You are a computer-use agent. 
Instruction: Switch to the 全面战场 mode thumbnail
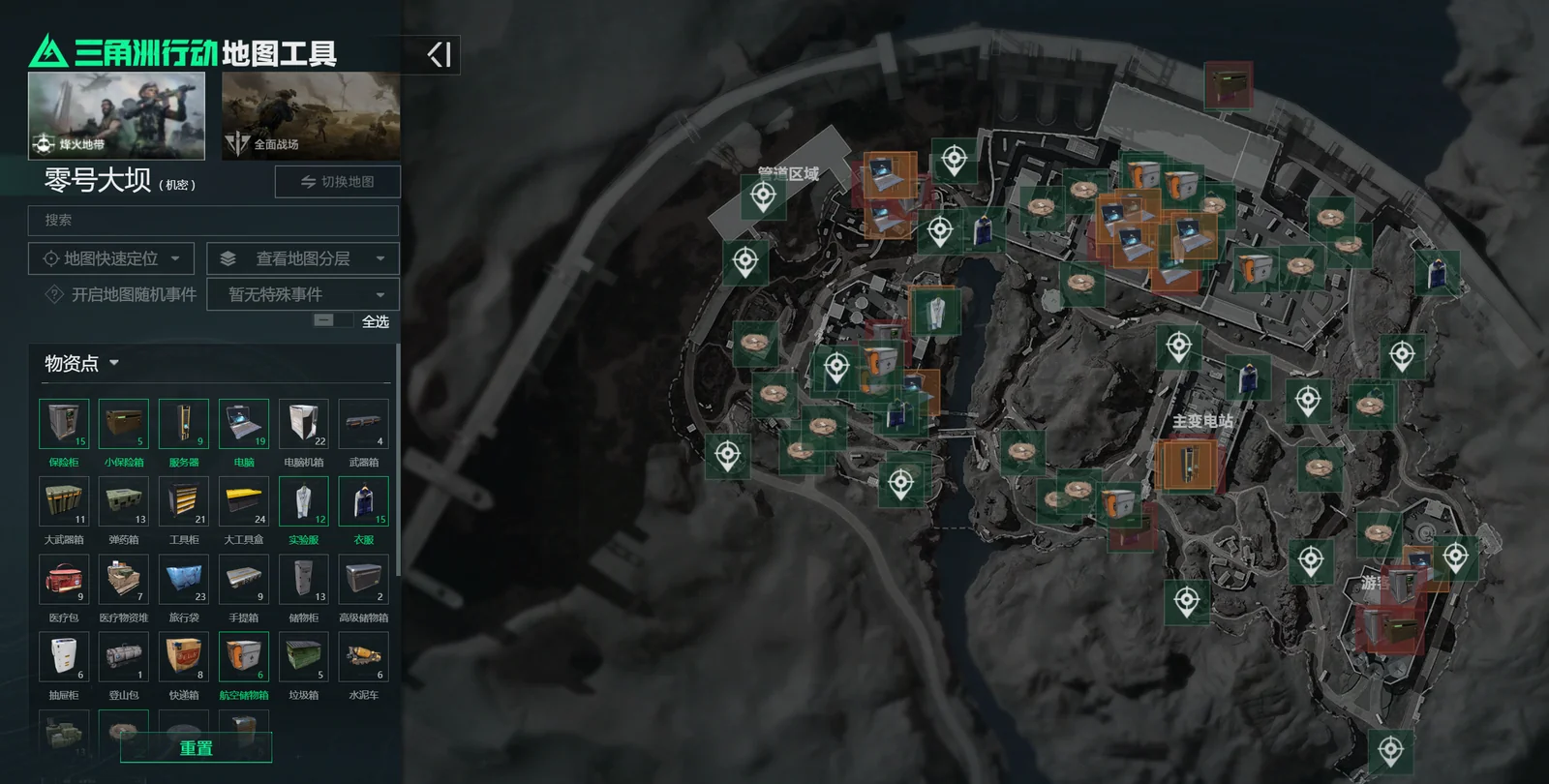[x=311, y=115]
